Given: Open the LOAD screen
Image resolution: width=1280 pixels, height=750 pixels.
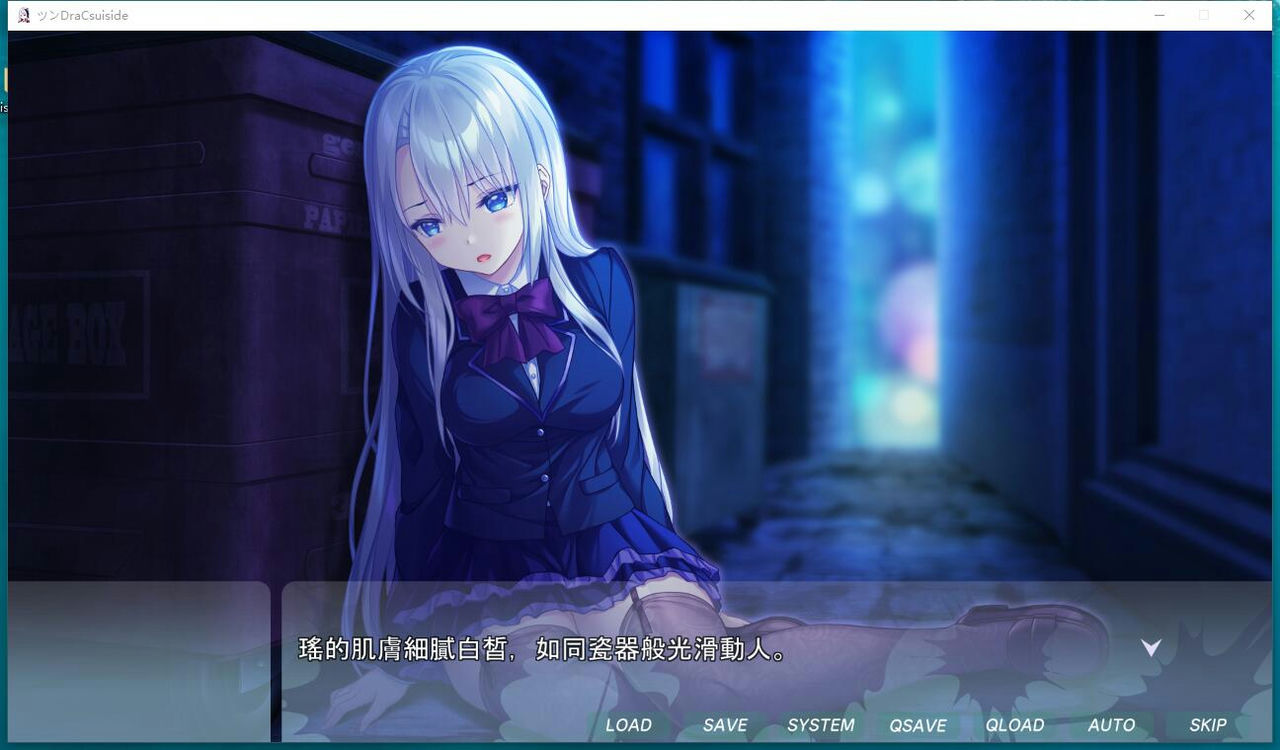Looking at the screenshot, I should (629, 725).
